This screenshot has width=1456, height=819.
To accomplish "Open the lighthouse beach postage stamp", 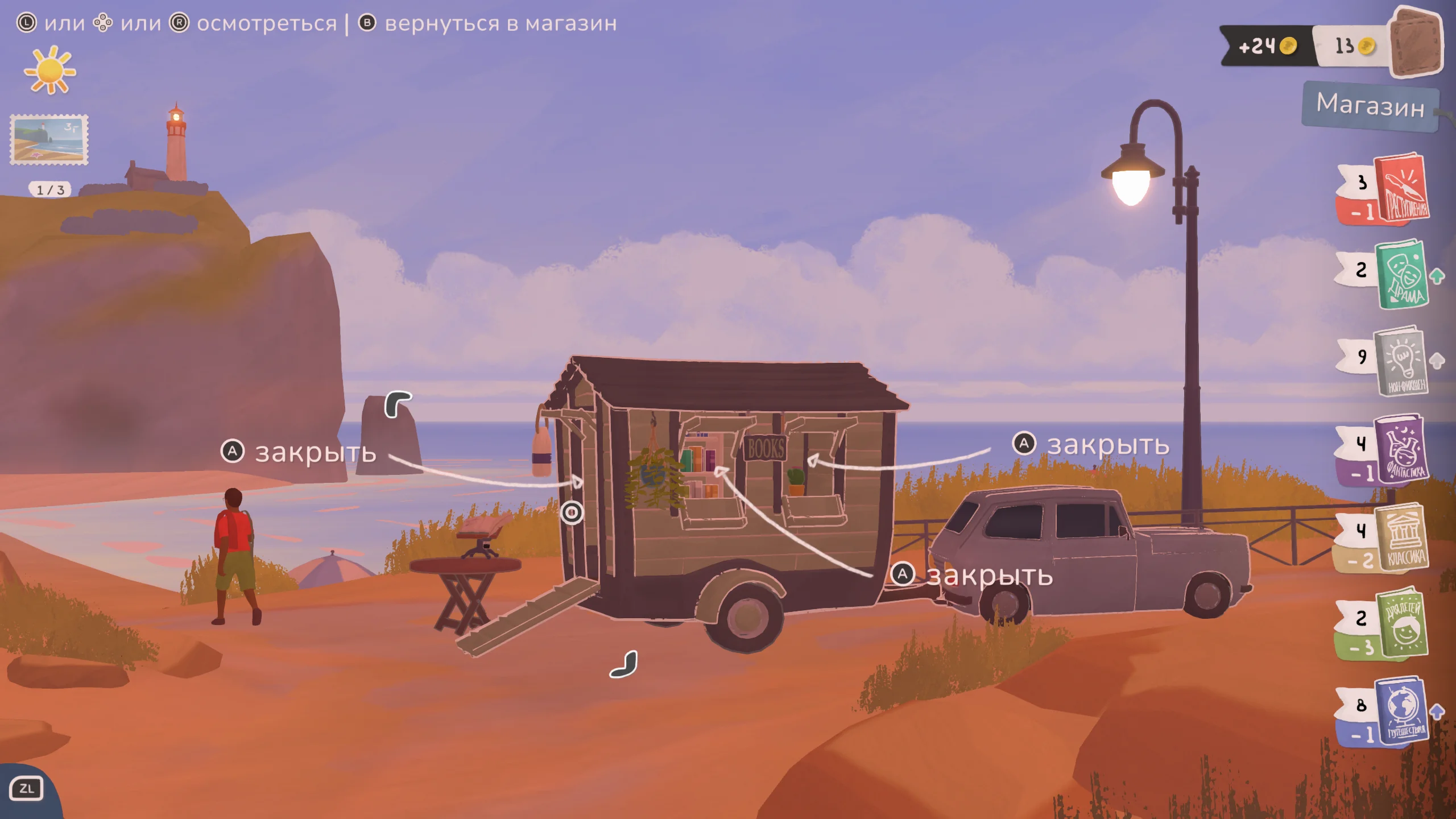I will (49, 140).
